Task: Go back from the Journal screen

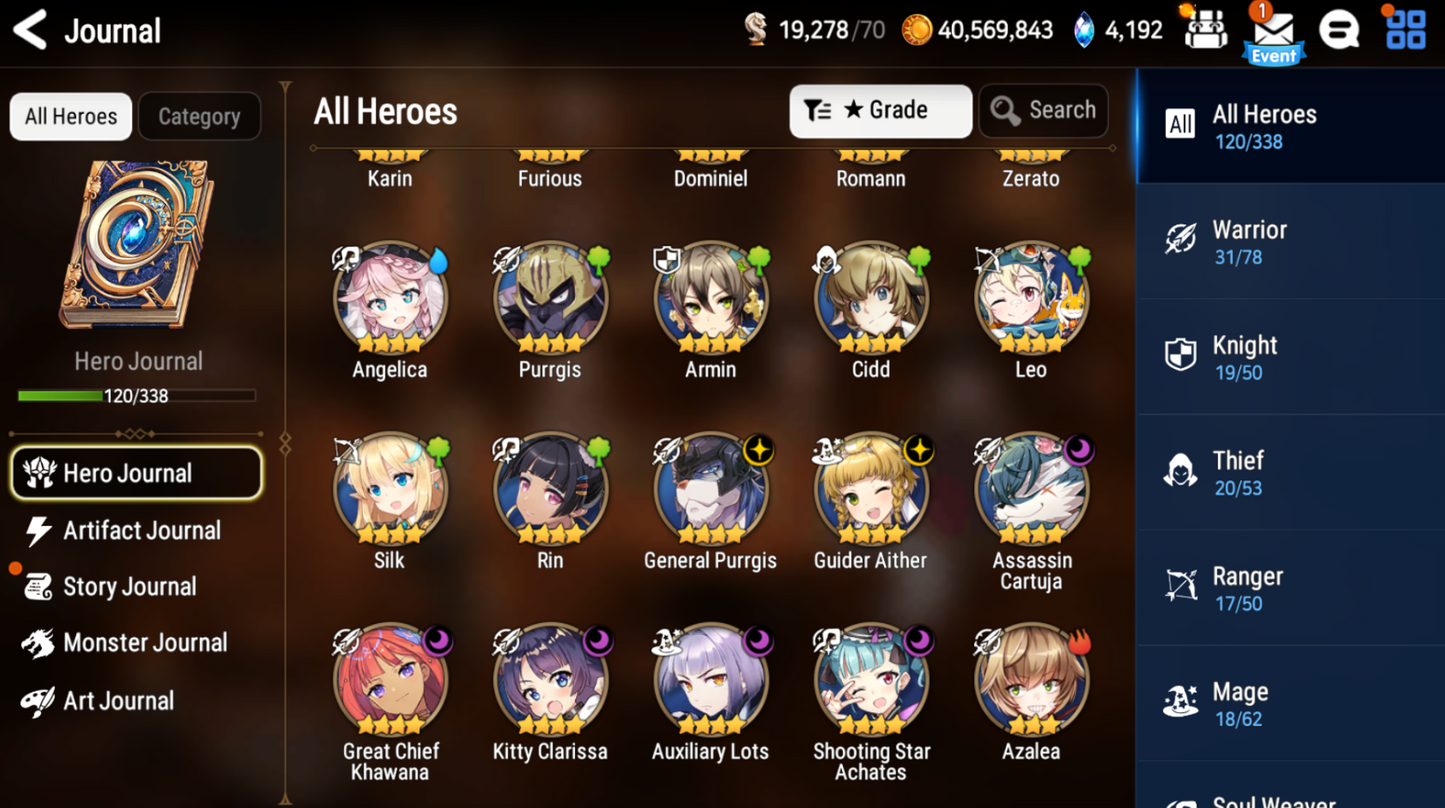Action: pyautogui.click(x=31, y=31)
